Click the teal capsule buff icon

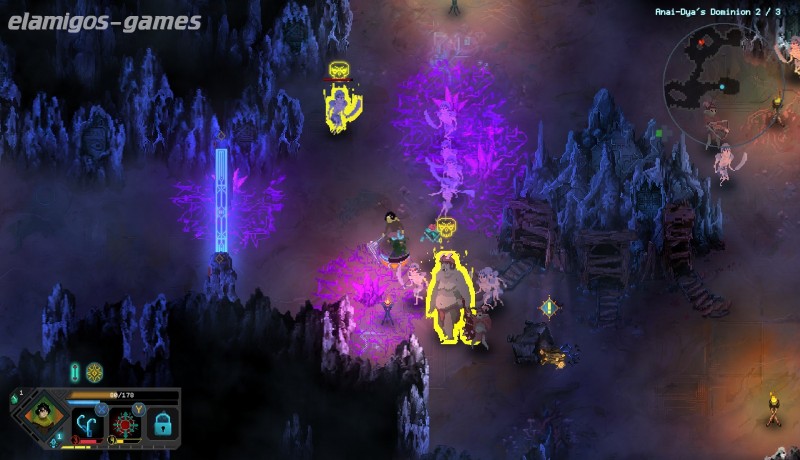(75, 372)
